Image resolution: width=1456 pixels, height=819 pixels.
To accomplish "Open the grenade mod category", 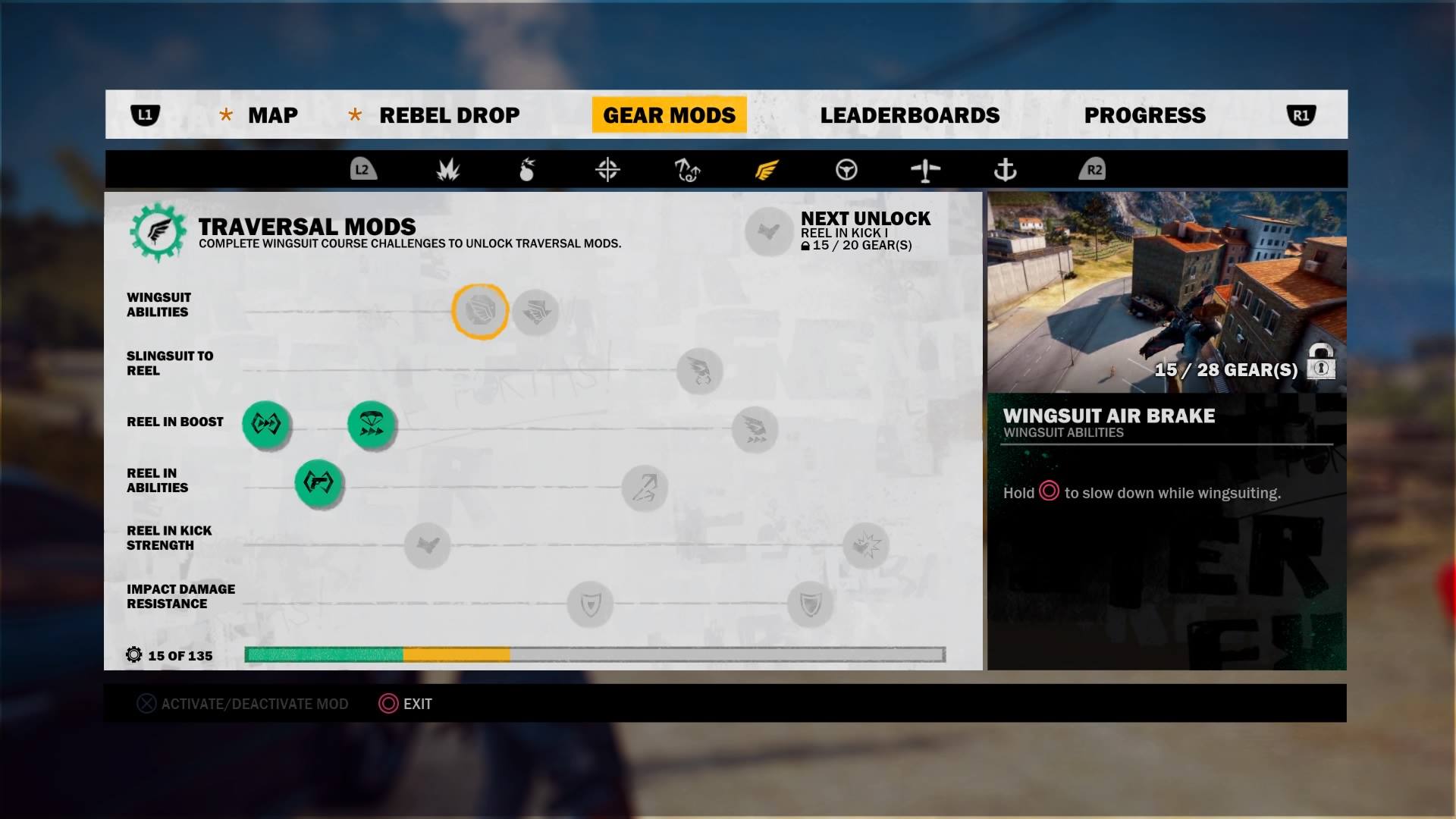I will [x=527, y=170].
